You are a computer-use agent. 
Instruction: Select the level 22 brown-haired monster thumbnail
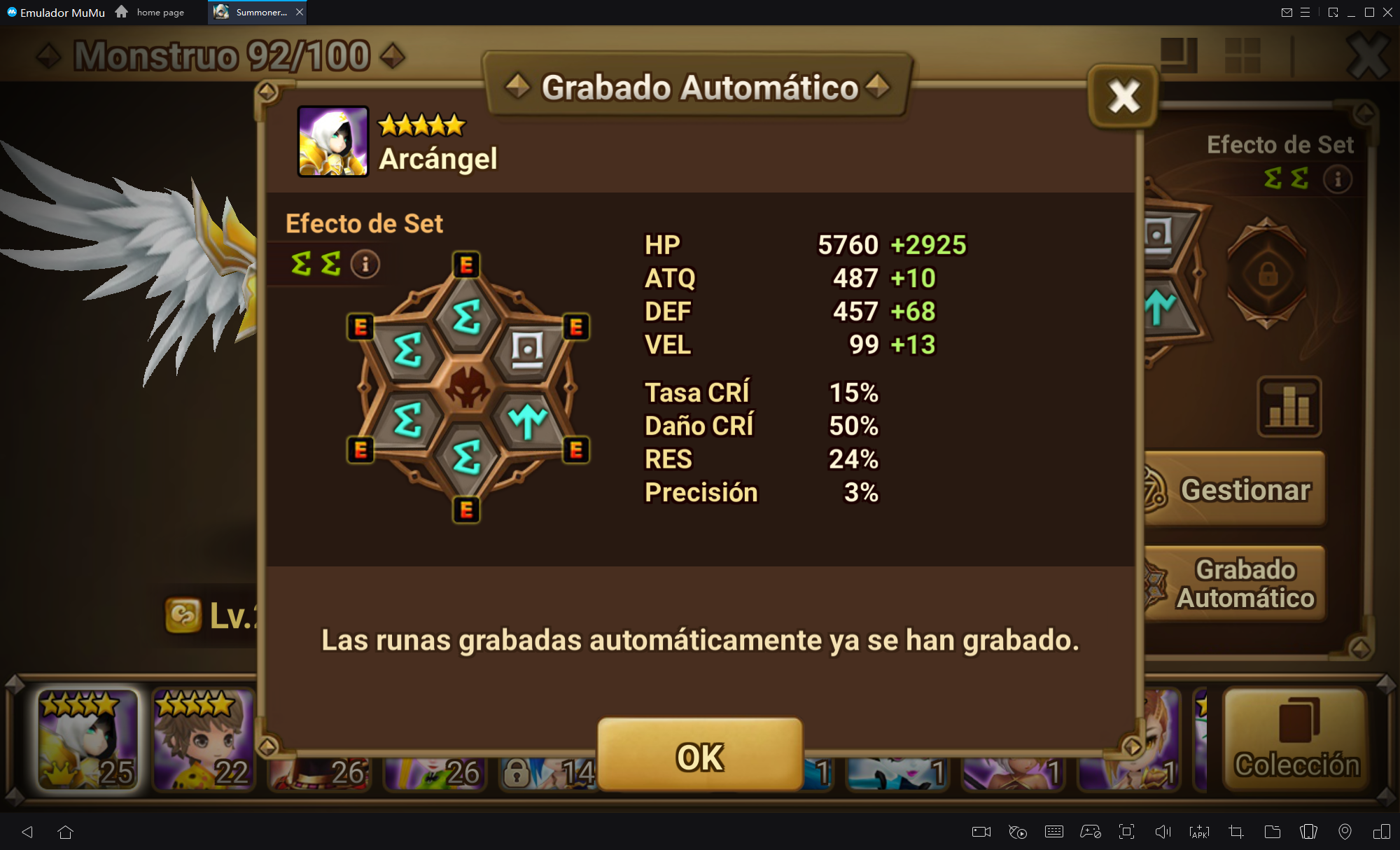click(x=203, y=739)
